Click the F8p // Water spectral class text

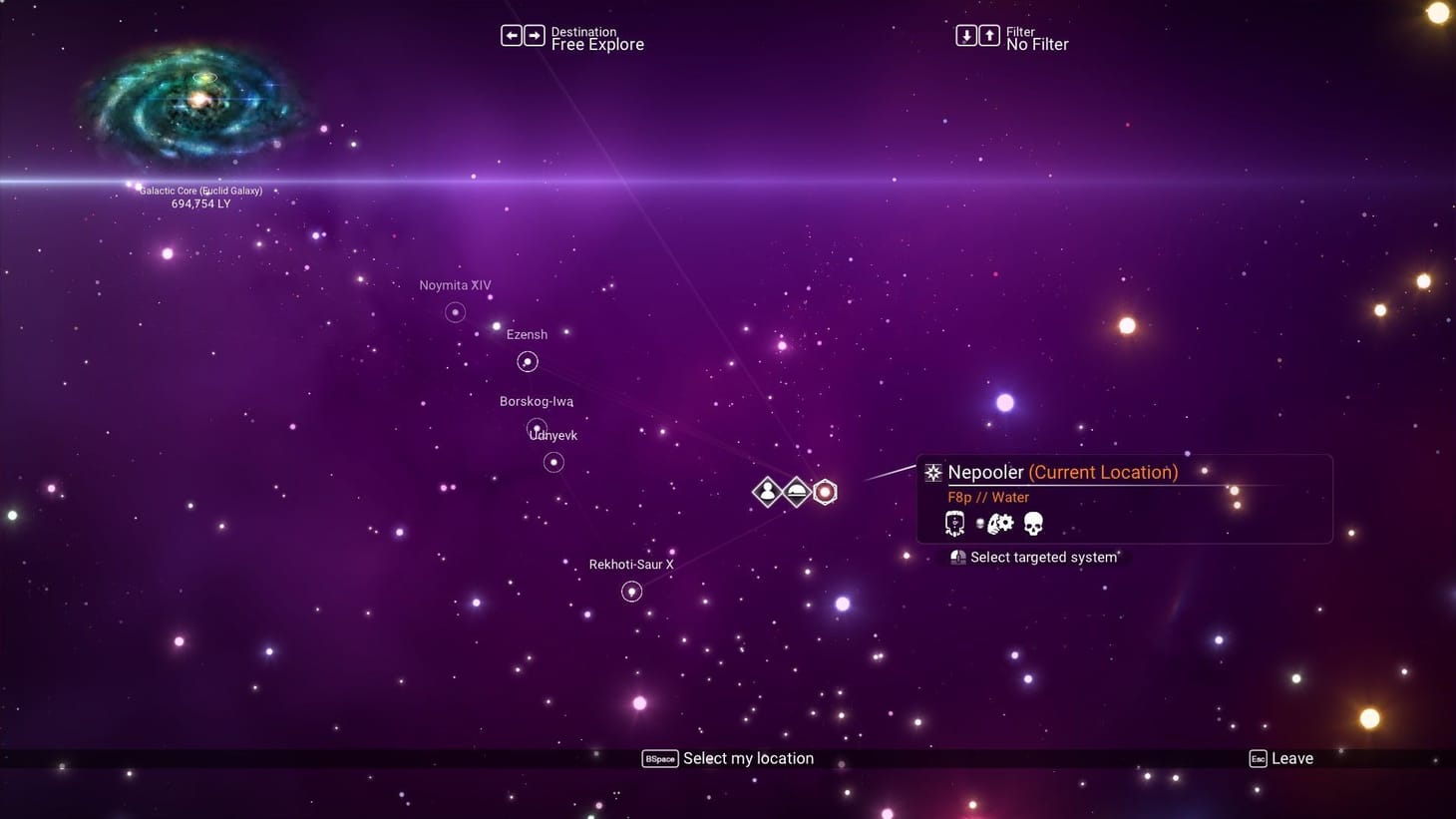[987, 497]
